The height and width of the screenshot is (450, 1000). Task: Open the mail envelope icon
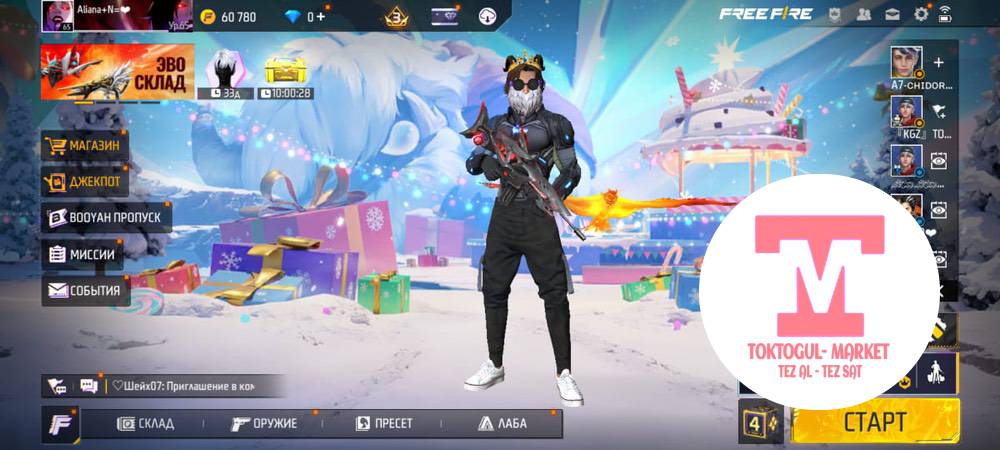(x=892, y=15)
